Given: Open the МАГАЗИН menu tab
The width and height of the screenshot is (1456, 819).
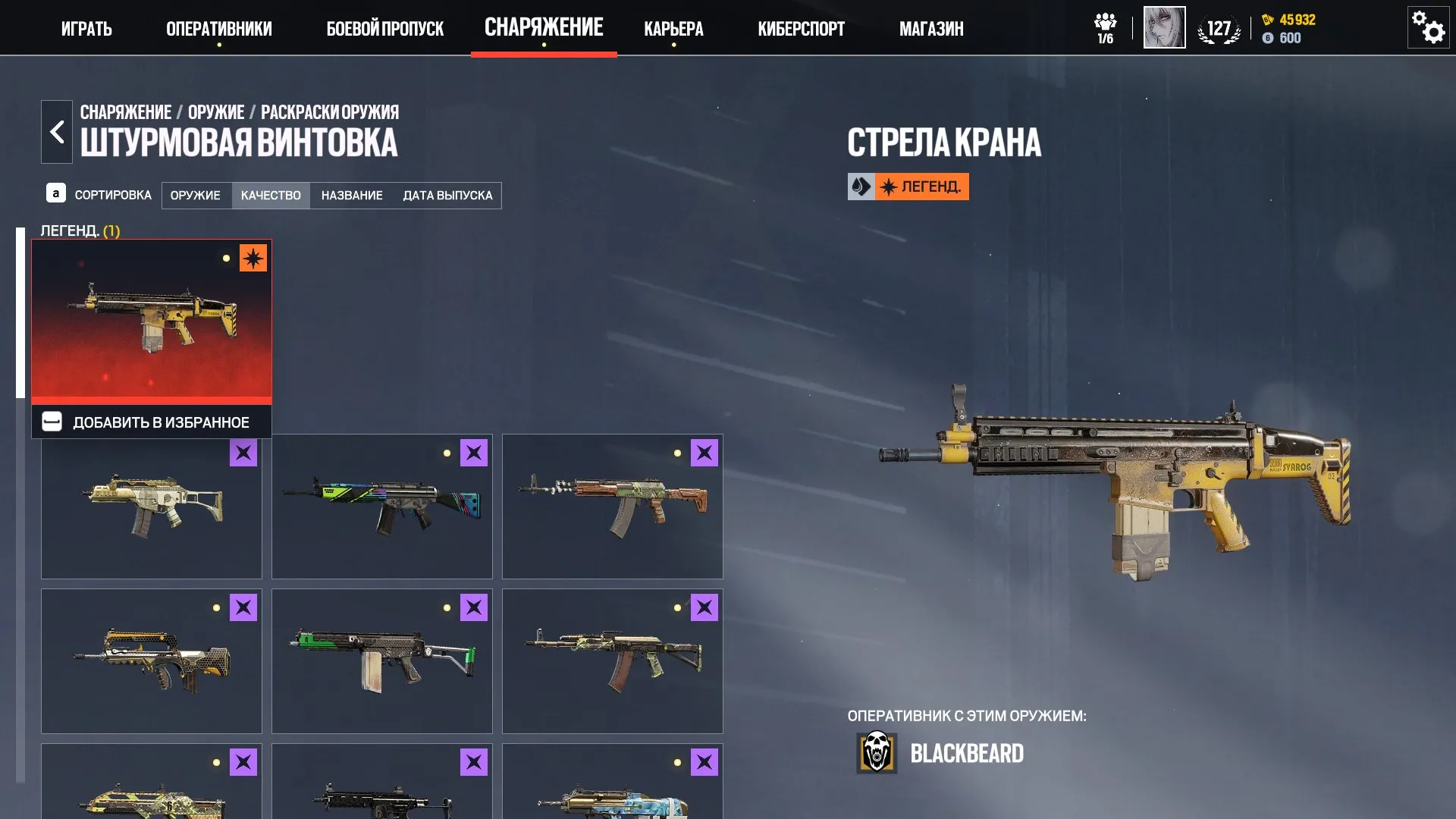Looking at the screenshot, I should tap(930, 29).
